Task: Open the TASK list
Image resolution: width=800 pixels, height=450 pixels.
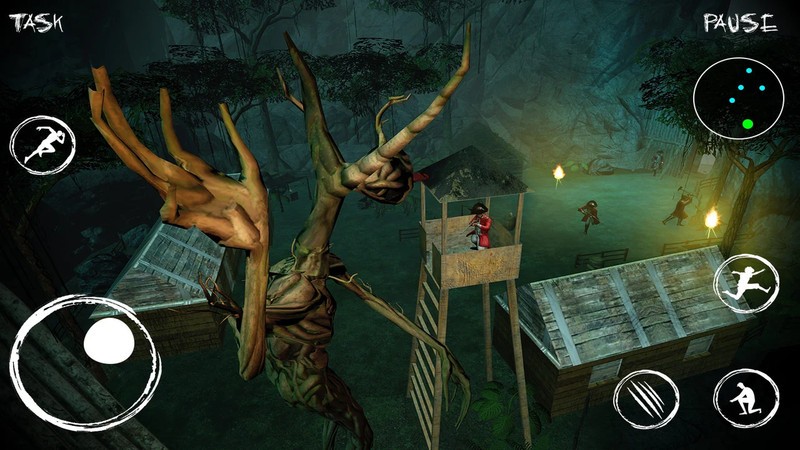Action: (x=37, y=23)
